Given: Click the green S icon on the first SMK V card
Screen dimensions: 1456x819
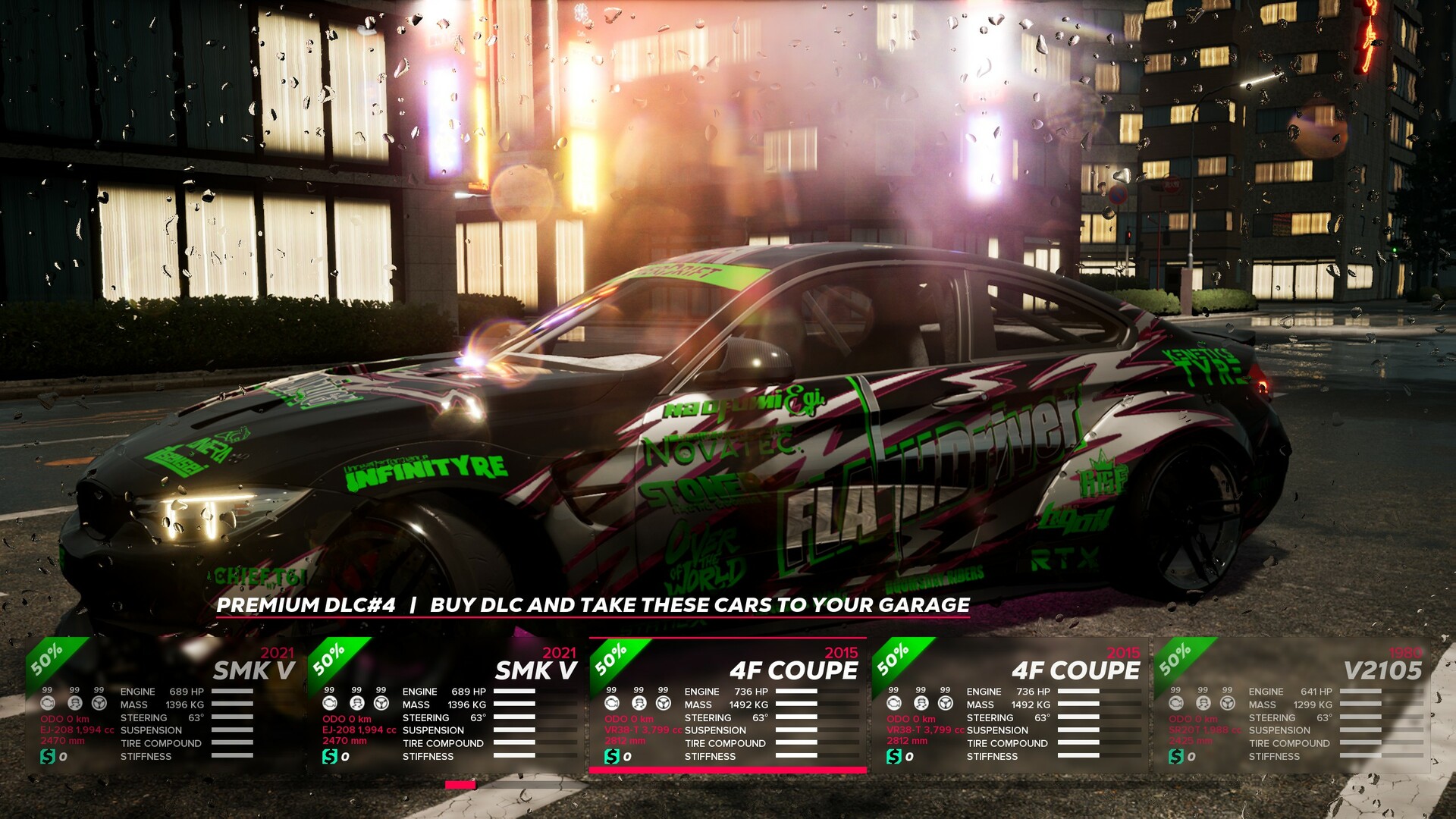Looking at the screenshot, I should coord(48,756).
